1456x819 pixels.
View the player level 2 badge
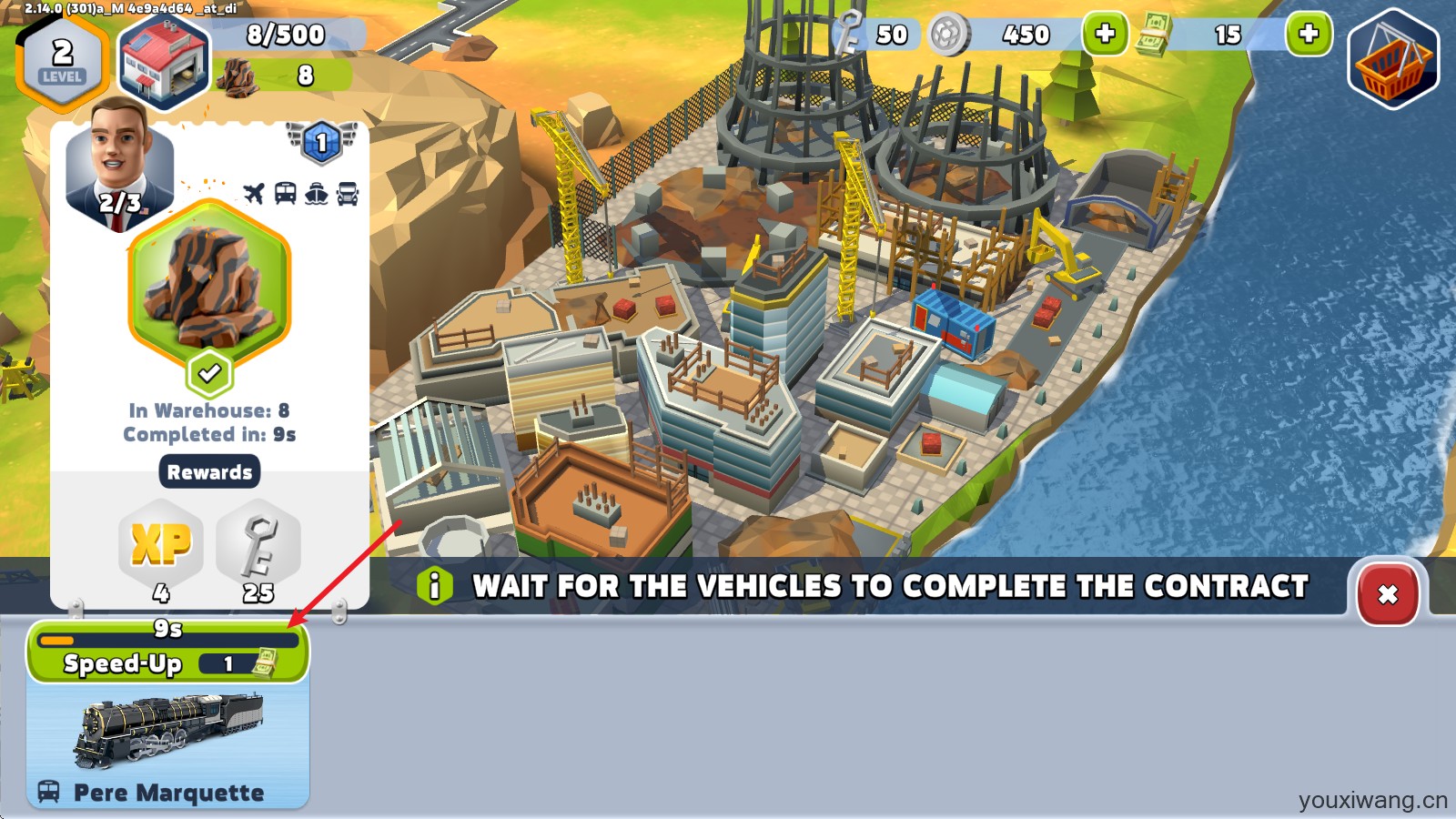point(62,60)
